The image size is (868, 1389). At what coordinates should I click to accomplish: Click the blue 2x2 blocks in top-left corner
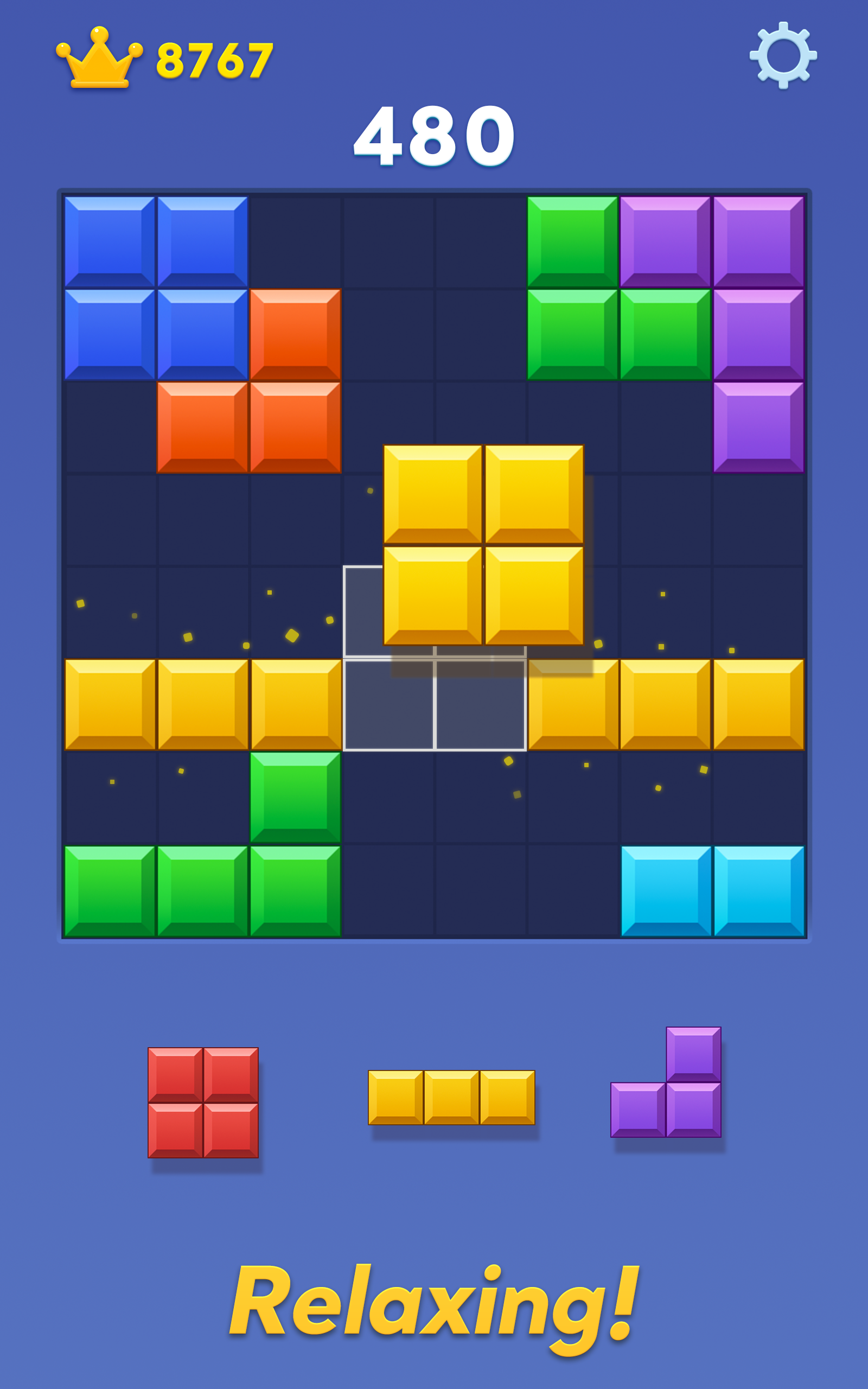pos(155,287)
